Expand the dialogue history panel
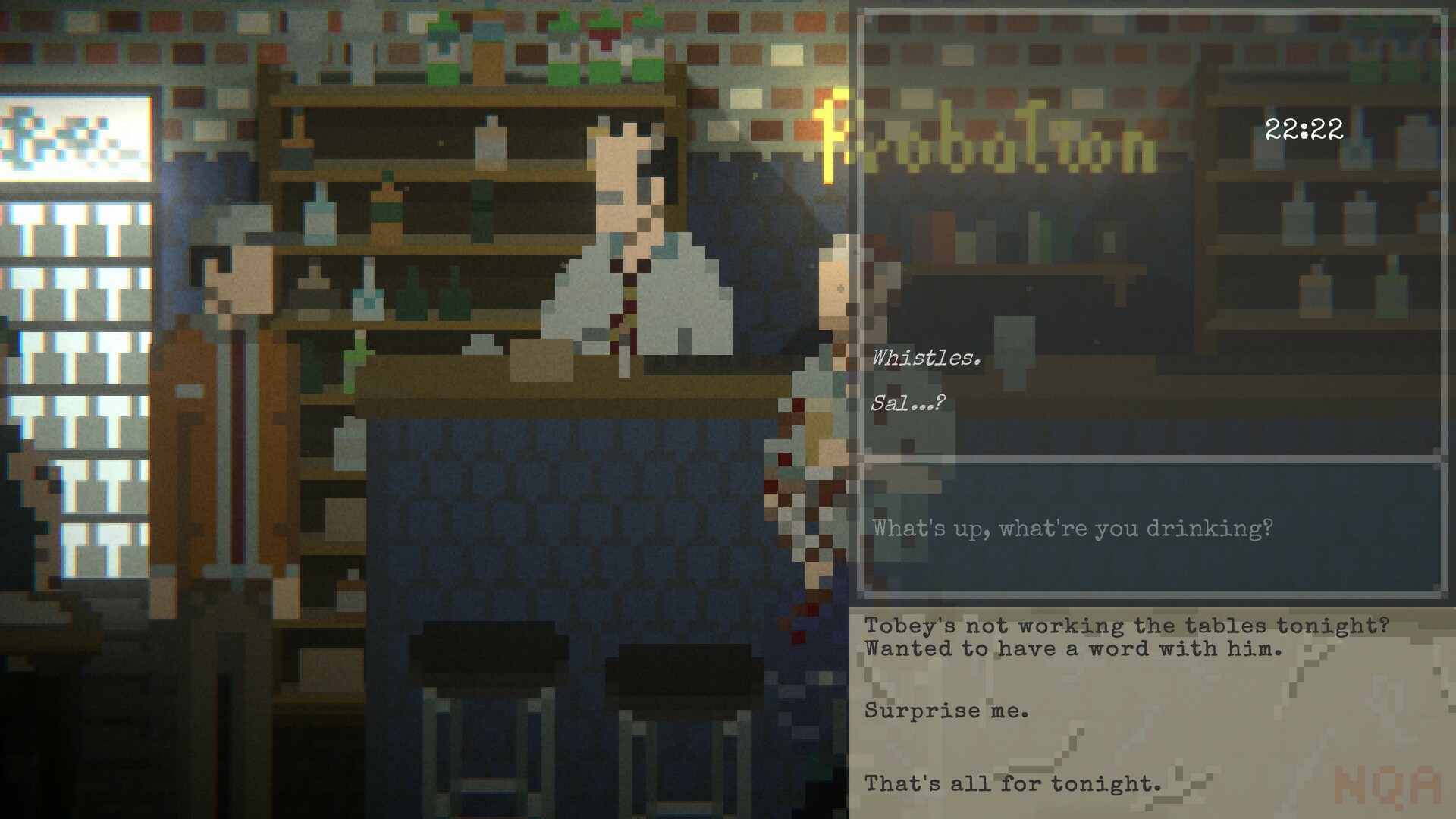Screen dimensions: 1456x819 tap(1153, 227)
